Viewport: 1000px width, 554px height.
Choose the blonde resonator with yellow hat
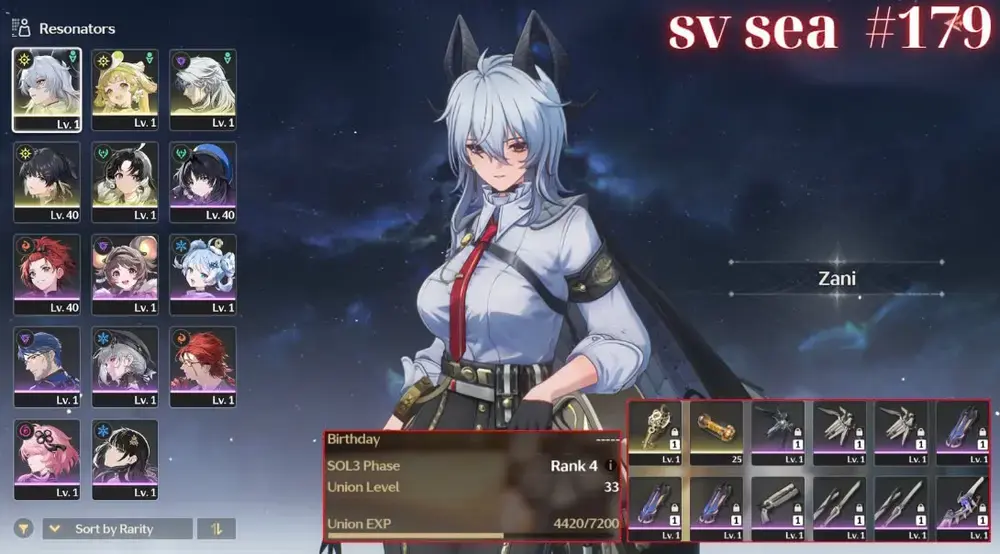[124, 89]
